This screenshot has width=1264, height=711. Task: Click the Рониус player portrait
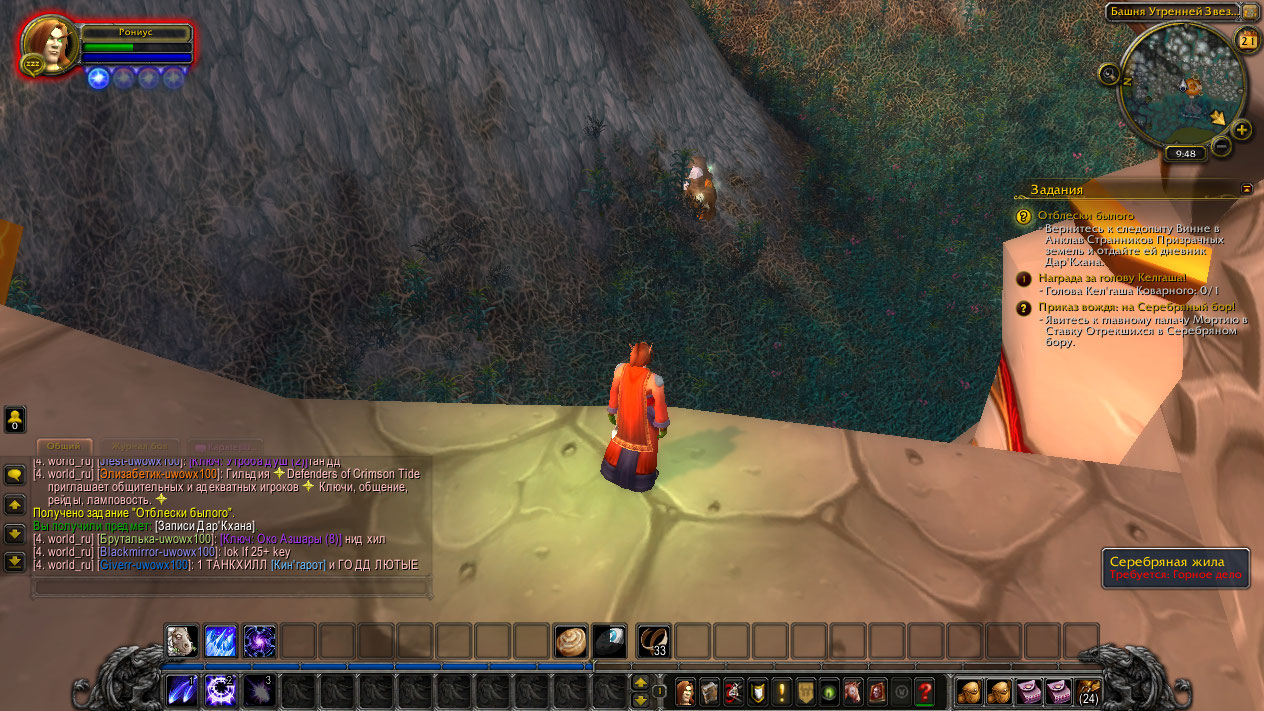(x=49, y=45)
